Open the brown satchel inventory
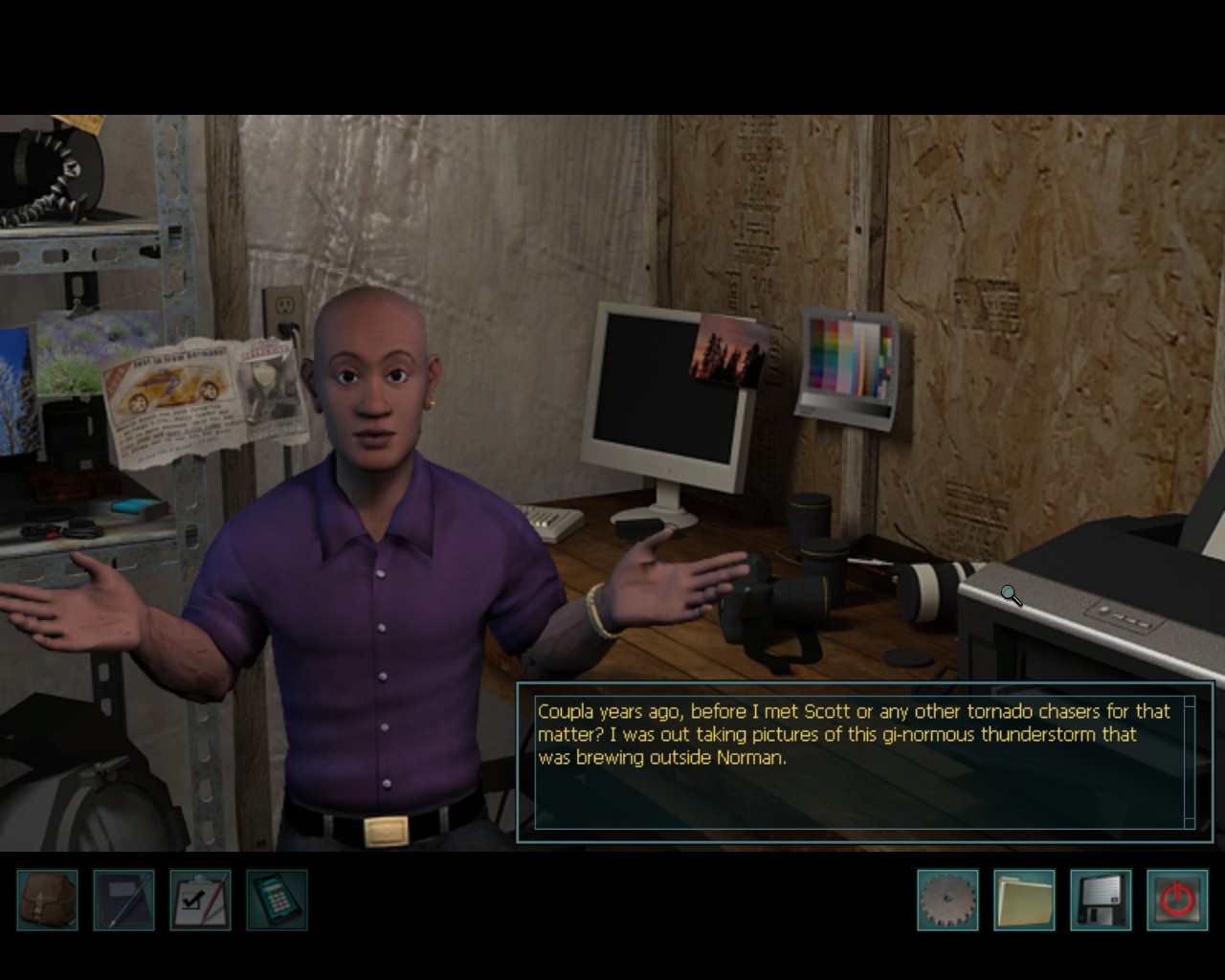 [47, 900]
